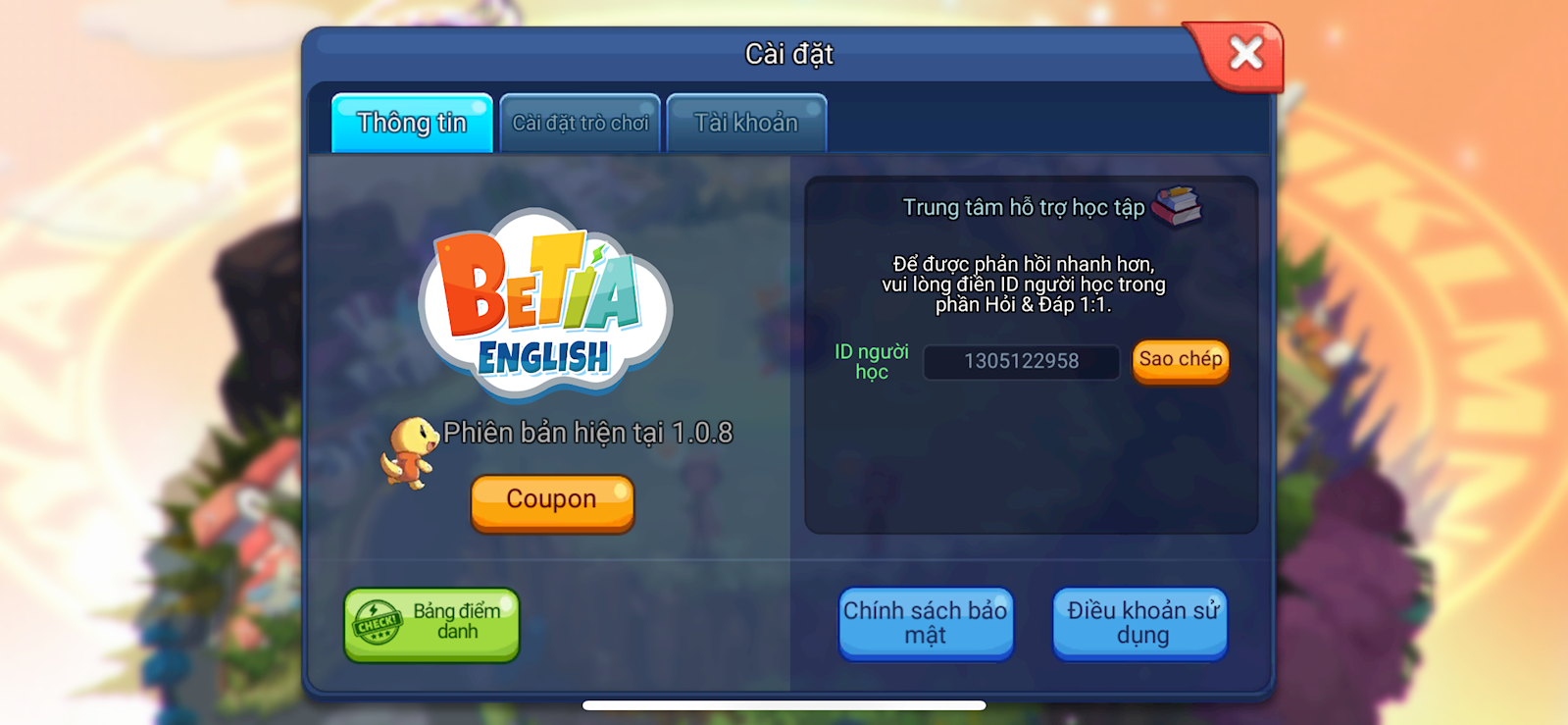The image size is (1568, 725).
Task: Click the yellow mascot character icon
Action: pos(415,453)
